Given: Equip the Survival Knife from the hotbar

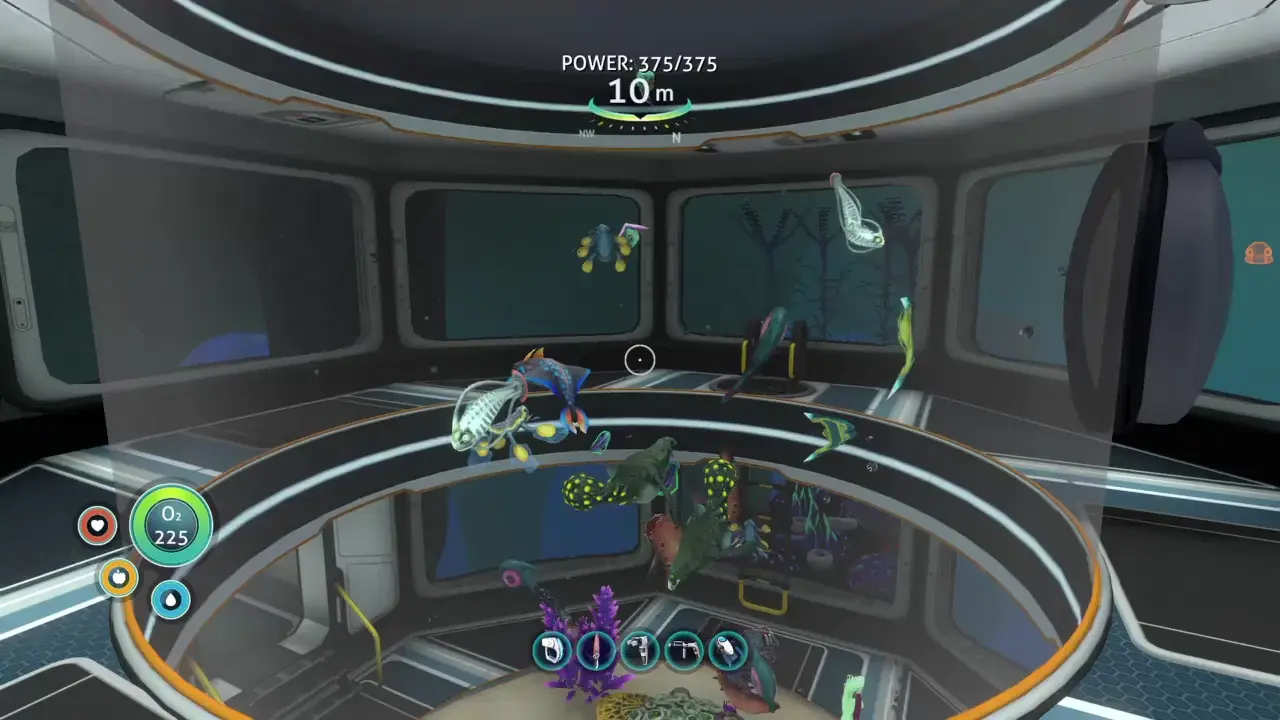Looking at the screenshot, I should click(x=594, y=650).
